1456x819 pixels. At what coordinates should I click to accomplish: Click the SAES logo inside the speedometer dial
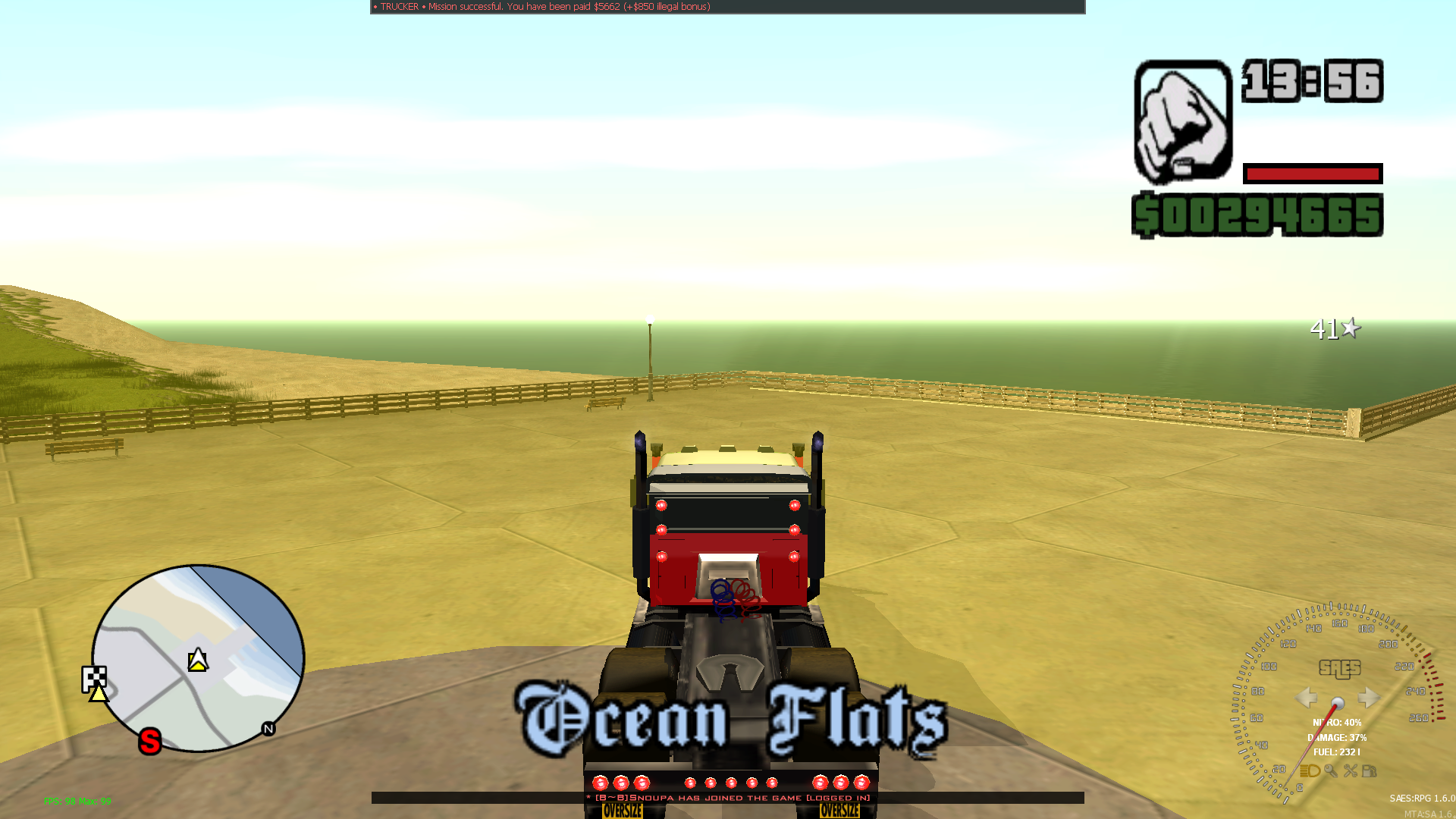1340,670
